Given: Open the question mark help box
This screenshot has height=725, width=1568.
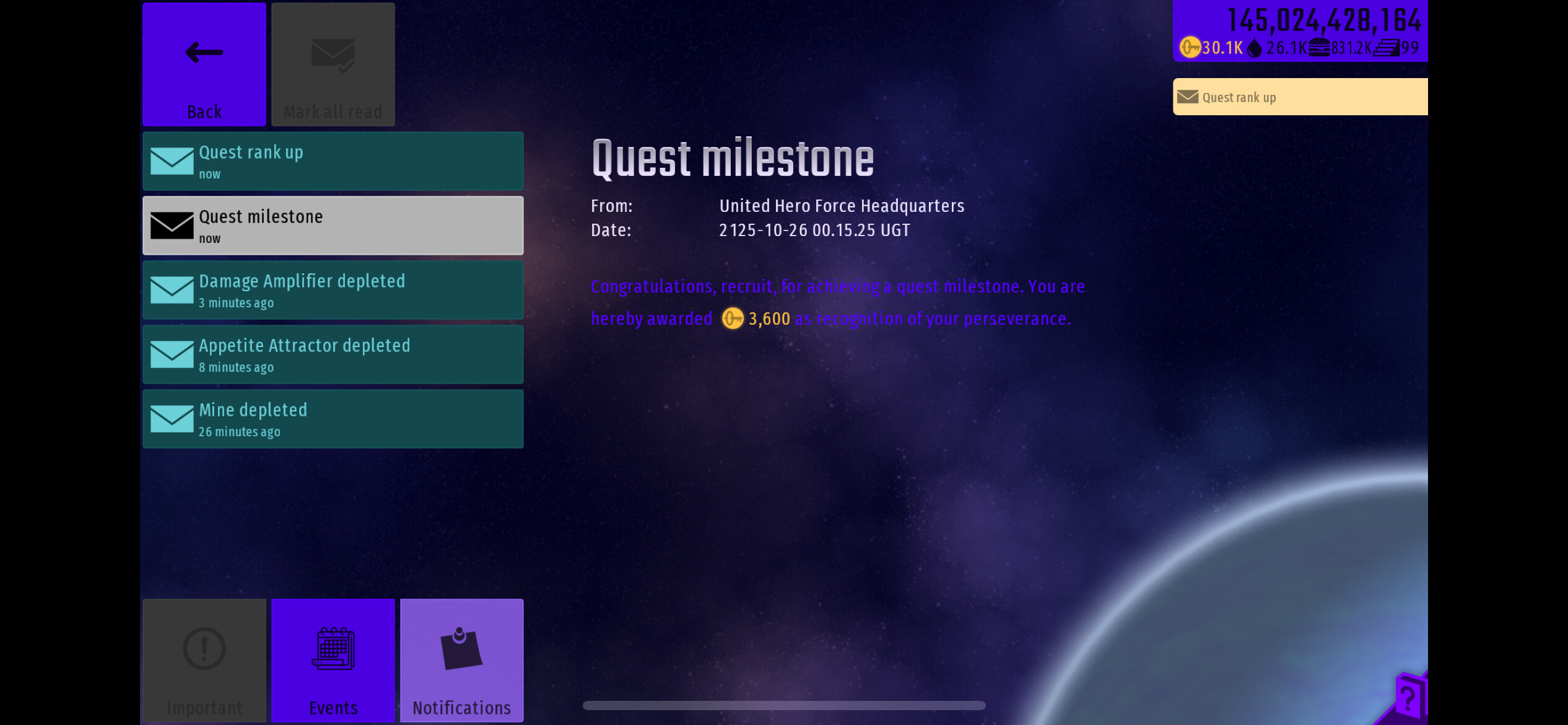Looking at the screenshot, I should [x=1409, y=698].
